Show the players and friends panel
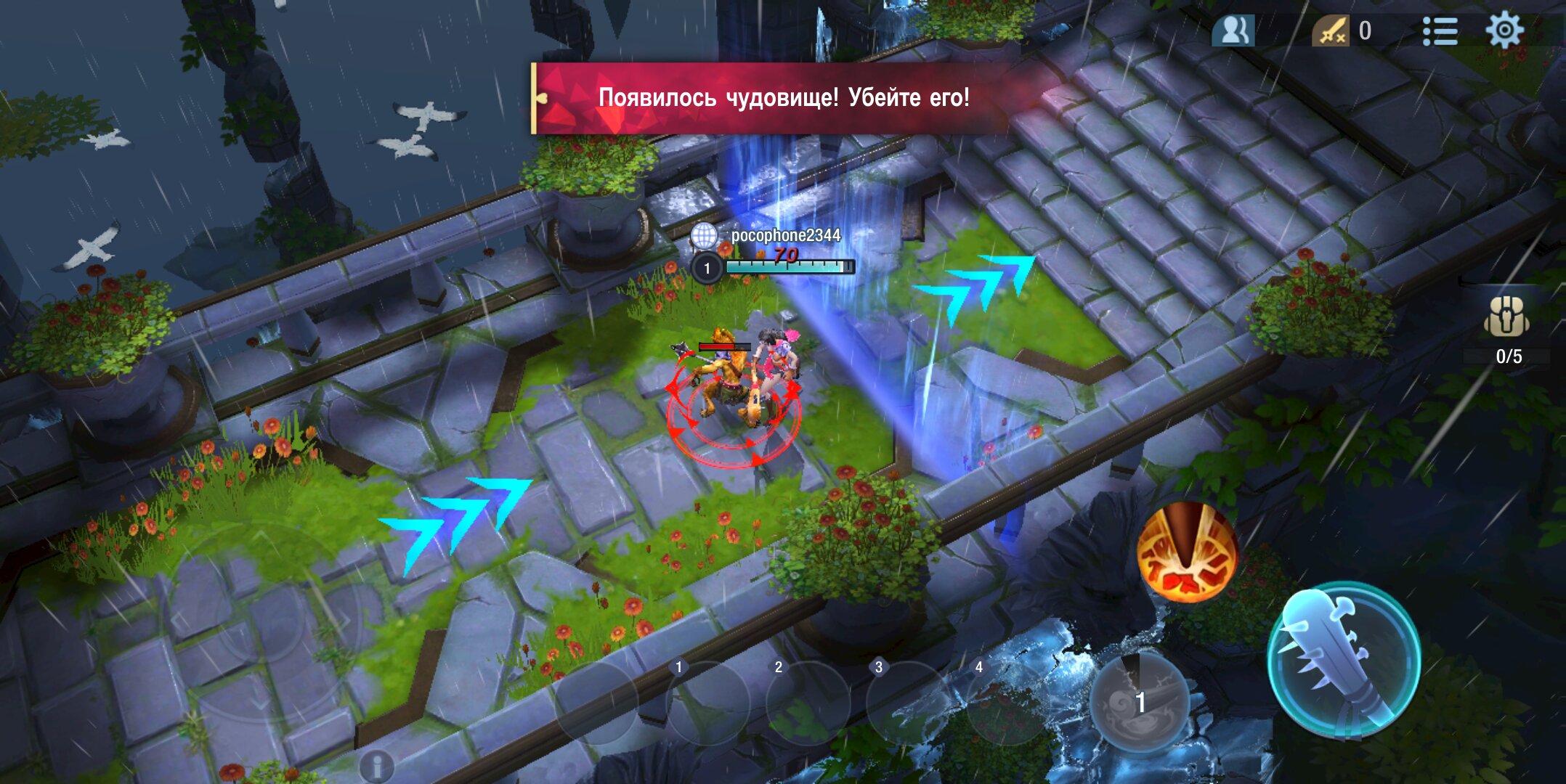 click(1233, 31)
